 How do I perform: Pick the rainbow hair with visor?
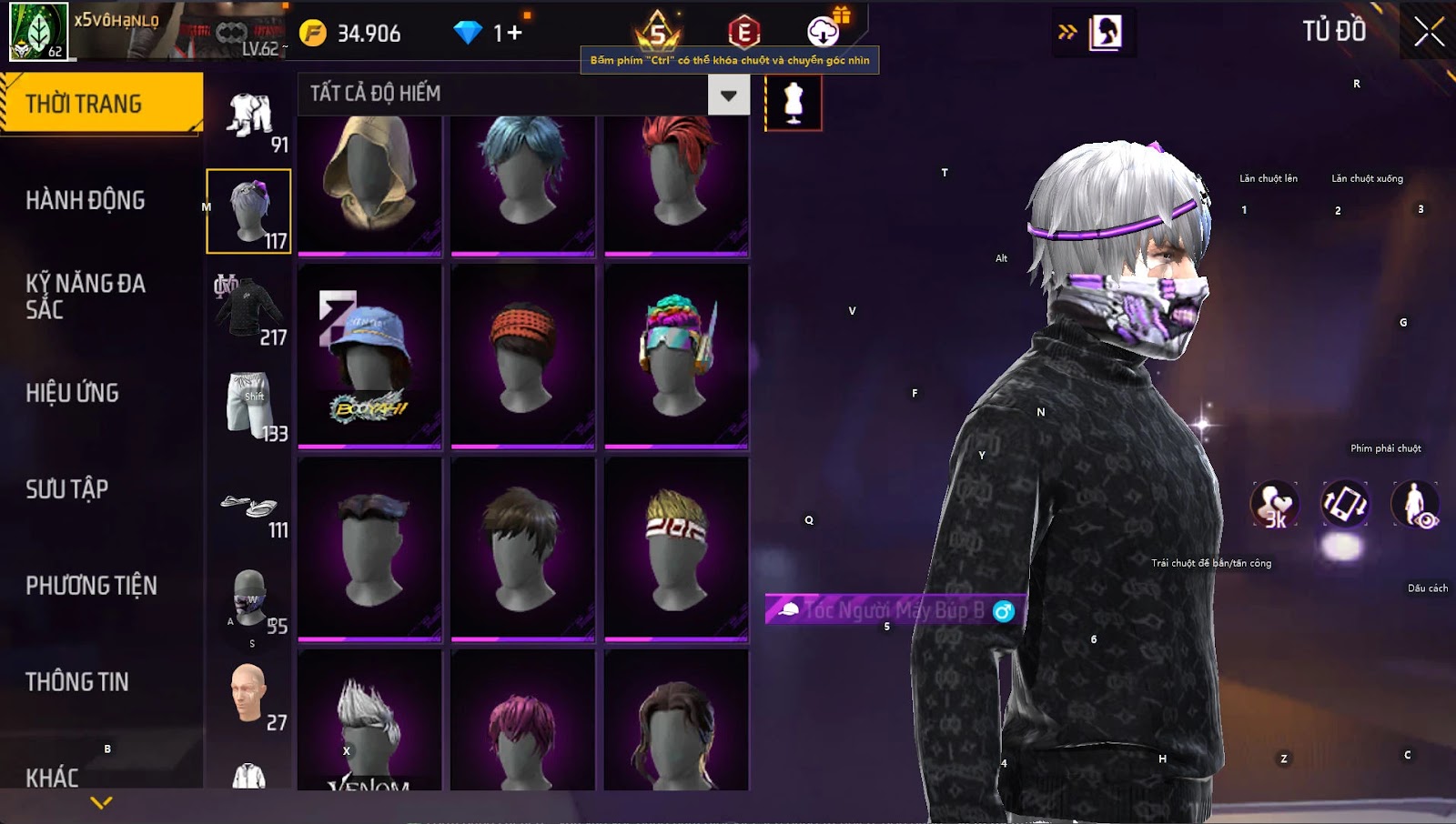click(676, 357)
